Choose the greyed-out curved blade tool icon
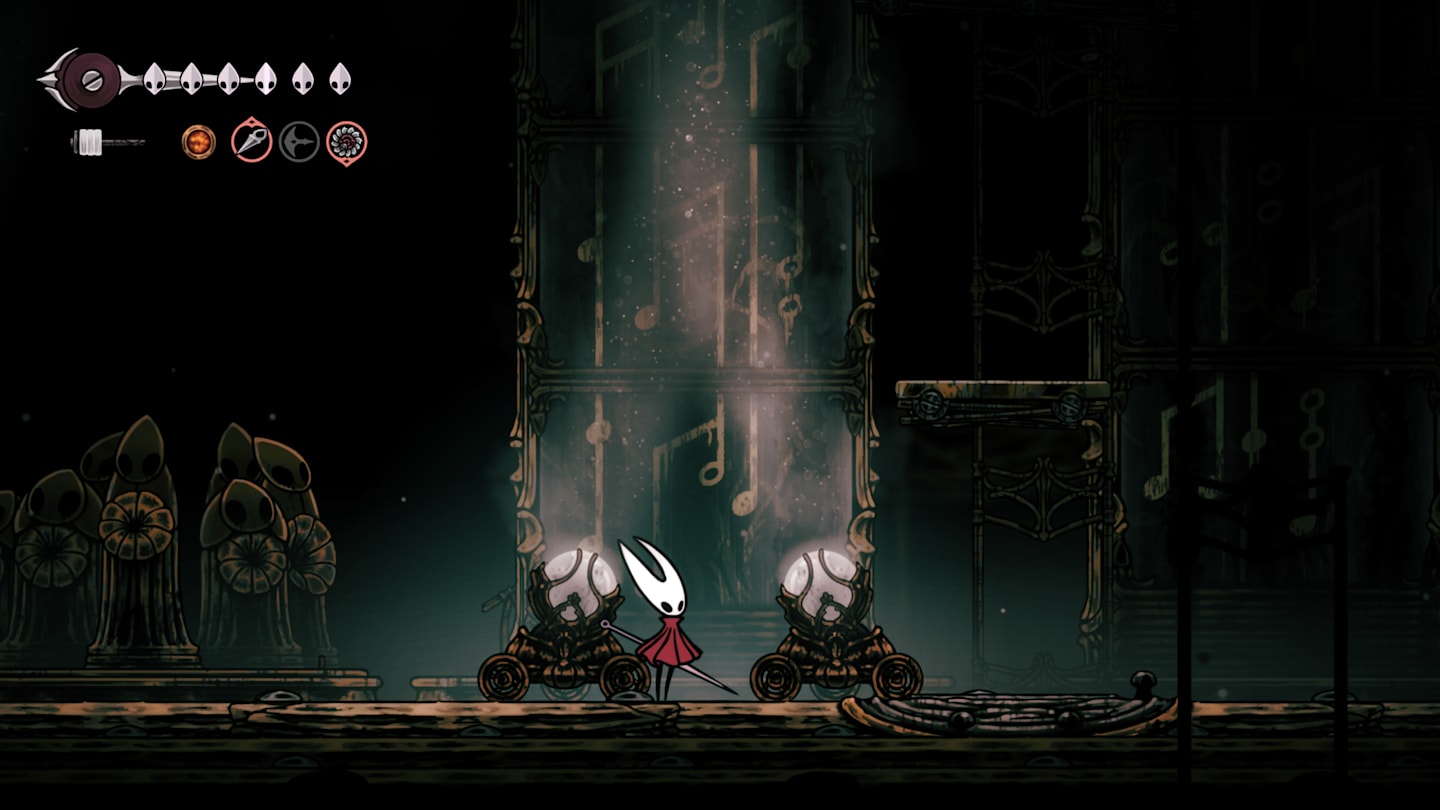This screenshot has width=1440, height=810. point(299,141)
